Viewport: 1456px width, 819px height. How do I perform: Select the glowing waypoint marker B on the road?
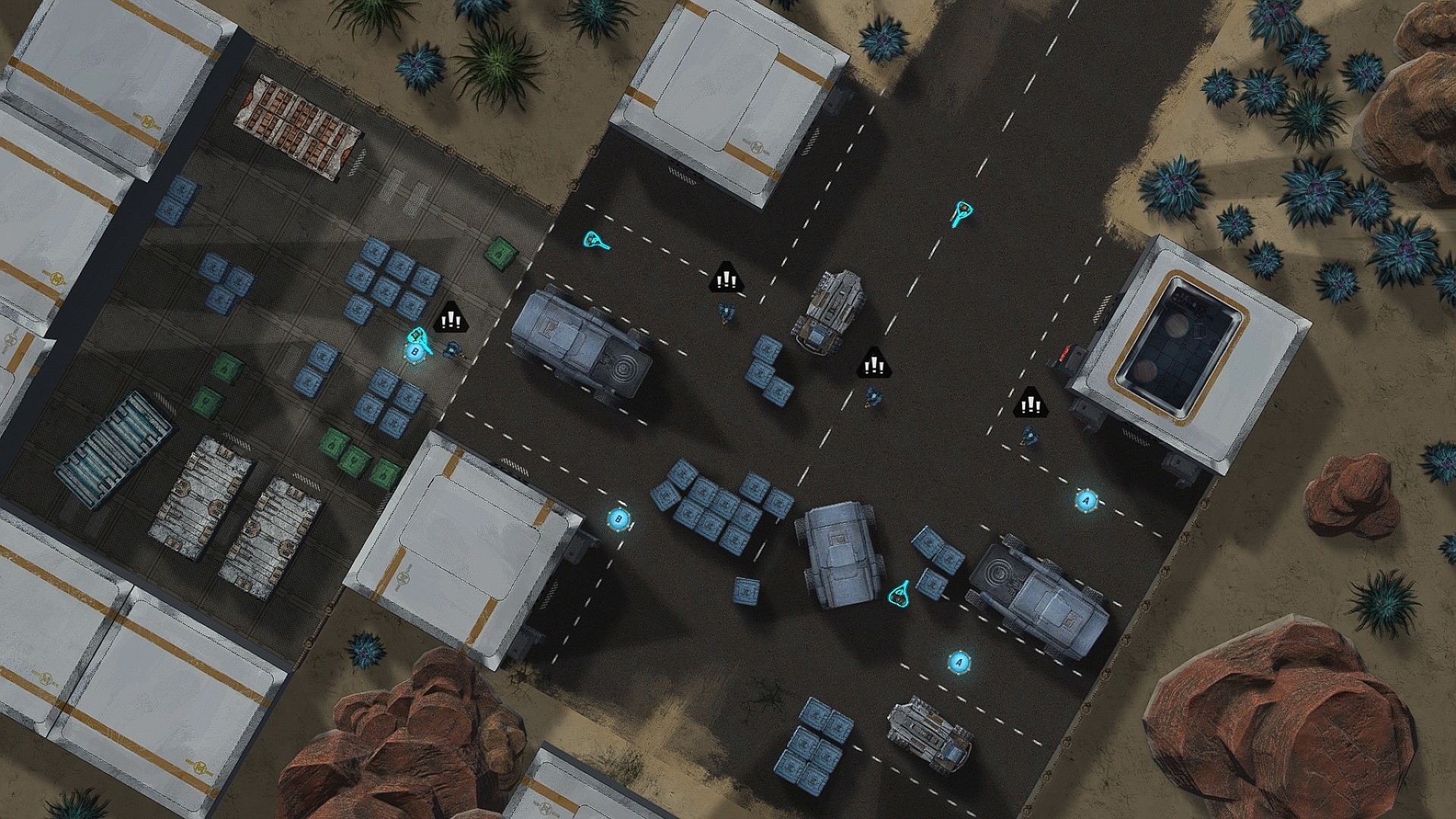(x=620, y=519)
